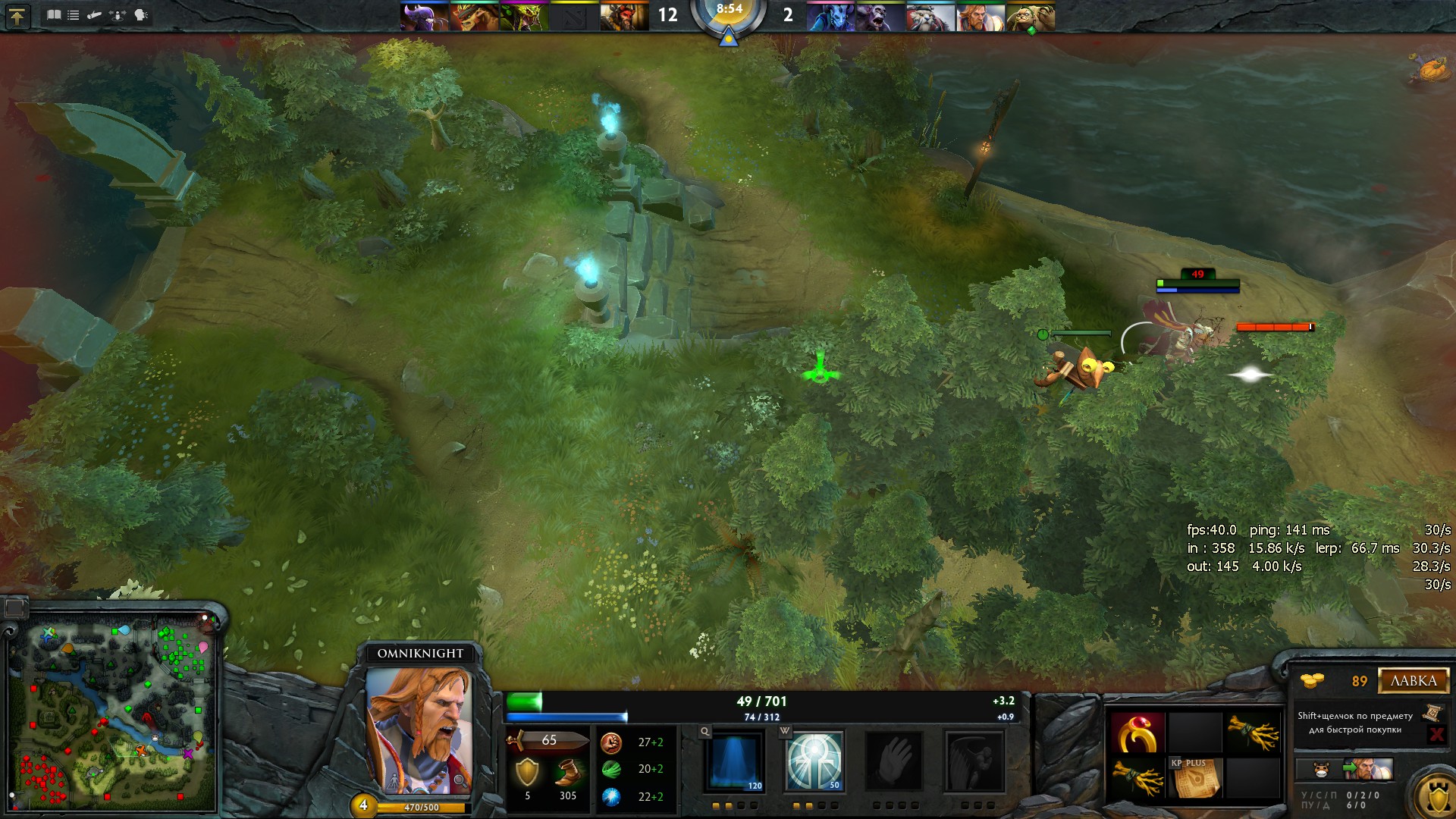The image size is (1456, 819).
Task: Click the speaking-head chat icon
Action: (141, 15)
